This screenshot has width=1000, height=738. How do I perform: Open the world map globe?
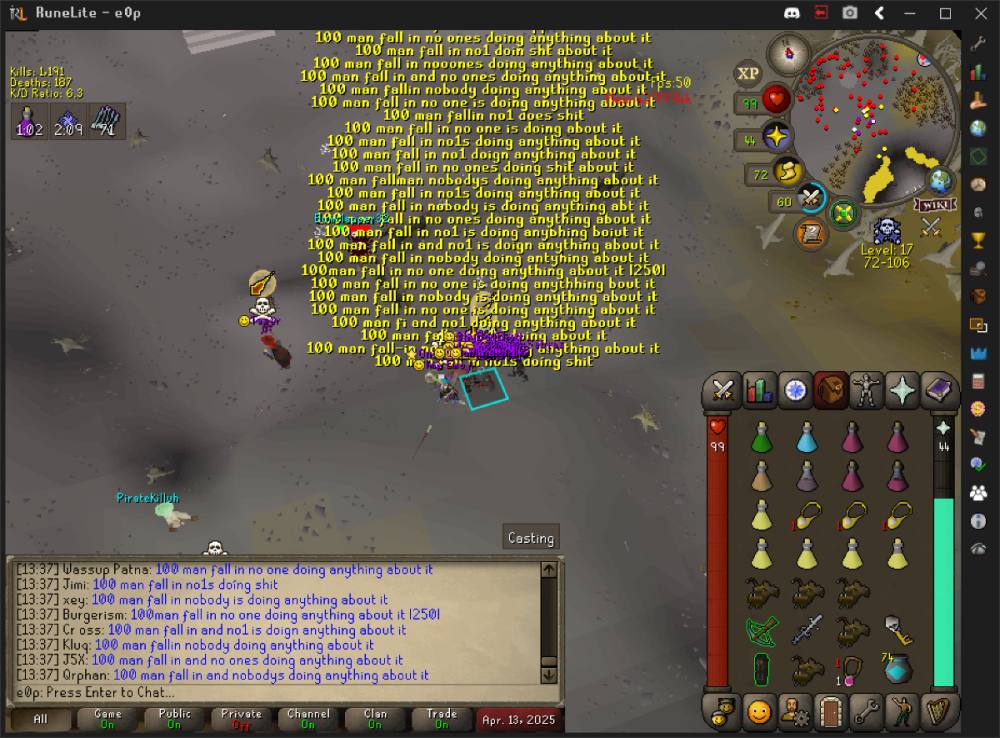940,181
